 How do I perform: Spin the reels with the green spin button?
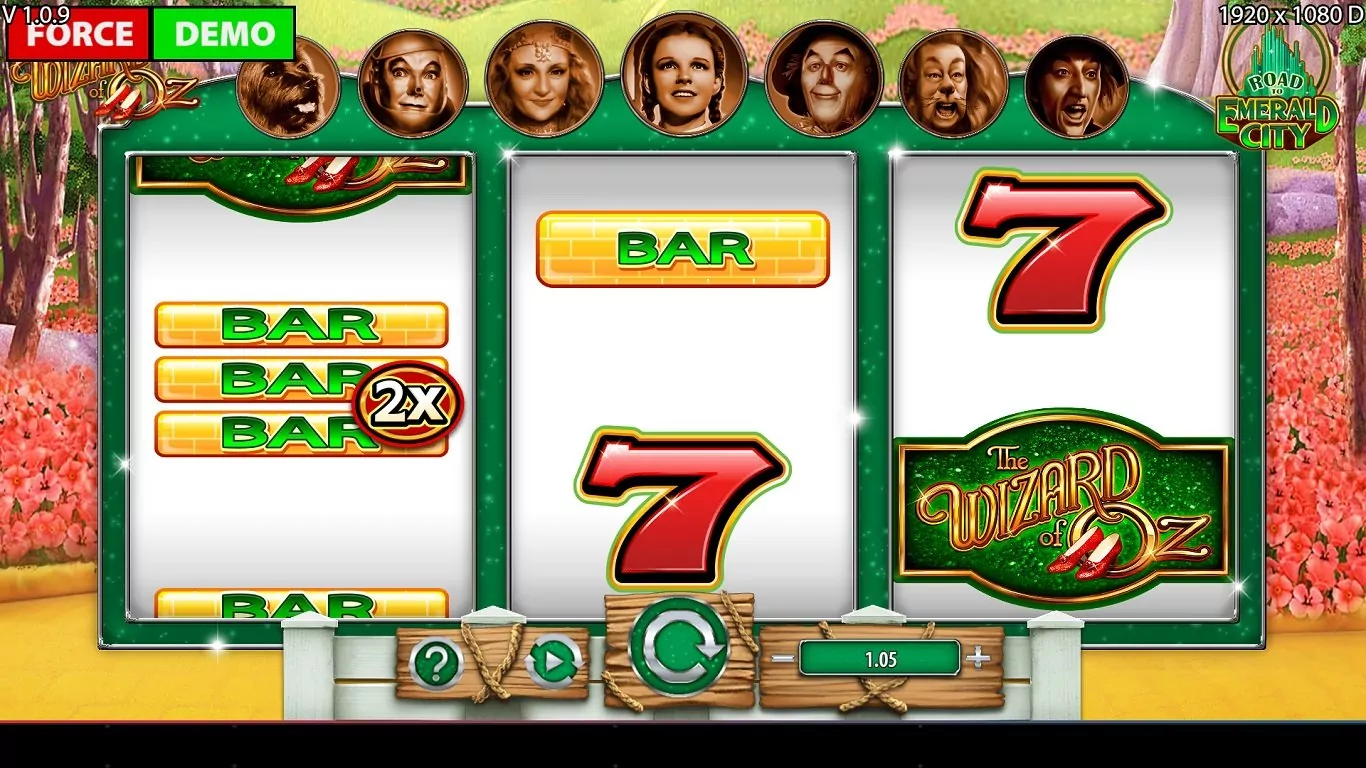tap(679, 647)
